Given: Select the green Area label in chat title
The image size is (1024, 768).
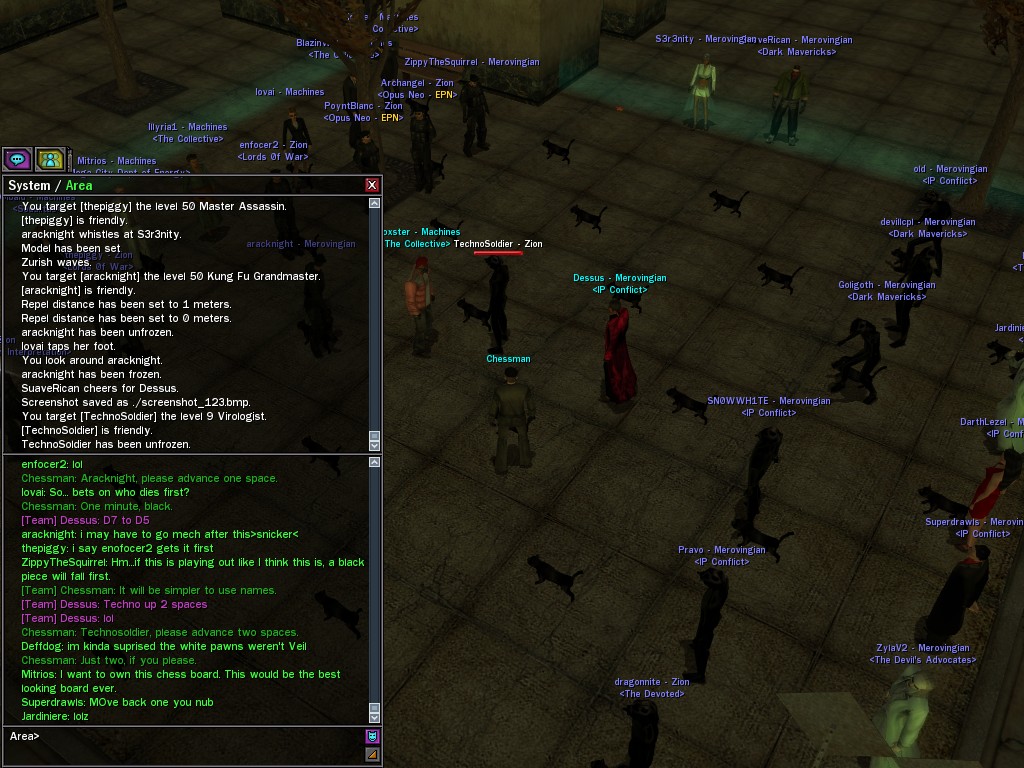Looking at the screenshot, I should (79, 185).
